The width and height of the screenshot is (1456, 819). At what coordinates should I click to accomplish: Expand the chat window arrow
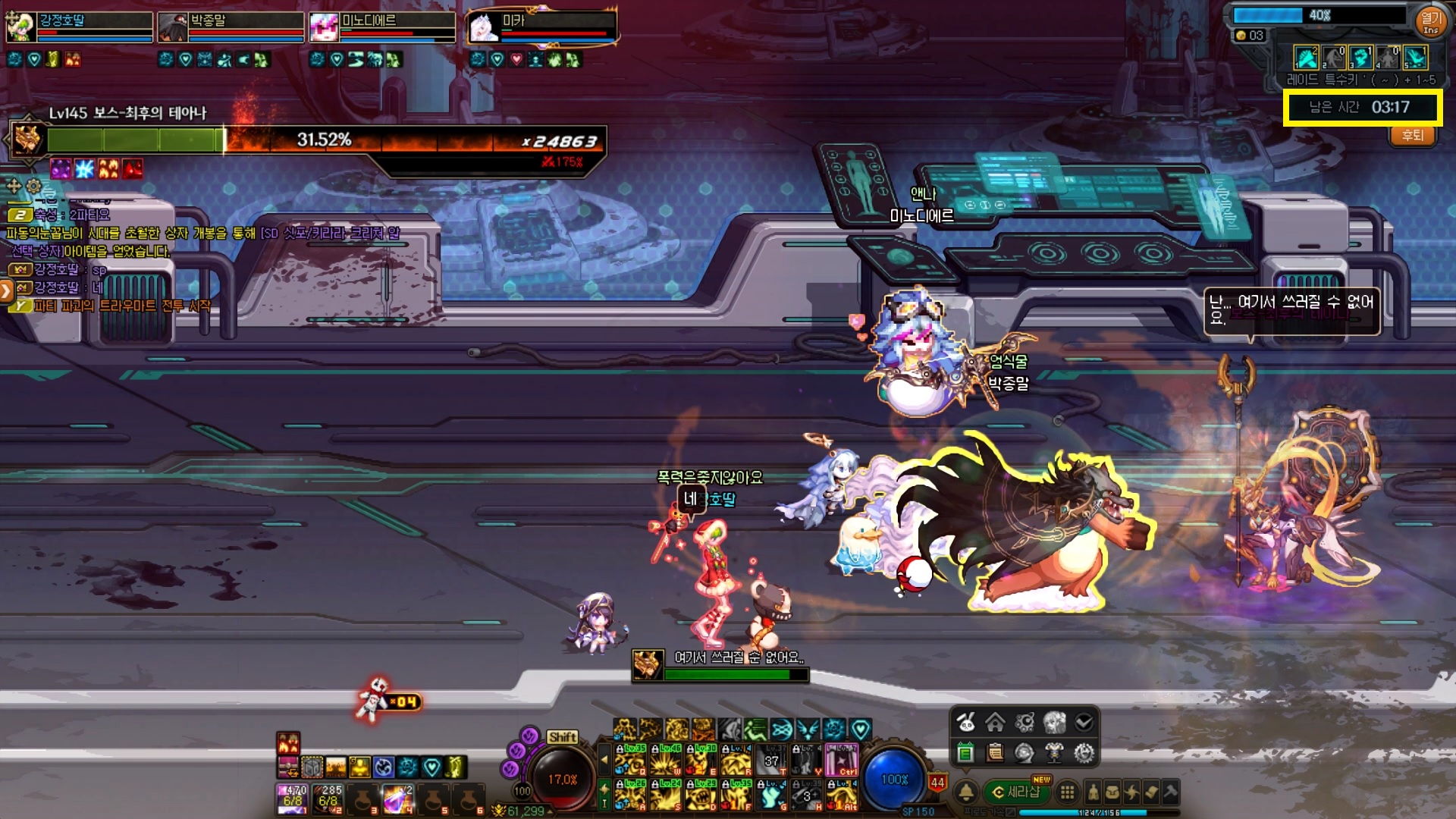[6, 290]
